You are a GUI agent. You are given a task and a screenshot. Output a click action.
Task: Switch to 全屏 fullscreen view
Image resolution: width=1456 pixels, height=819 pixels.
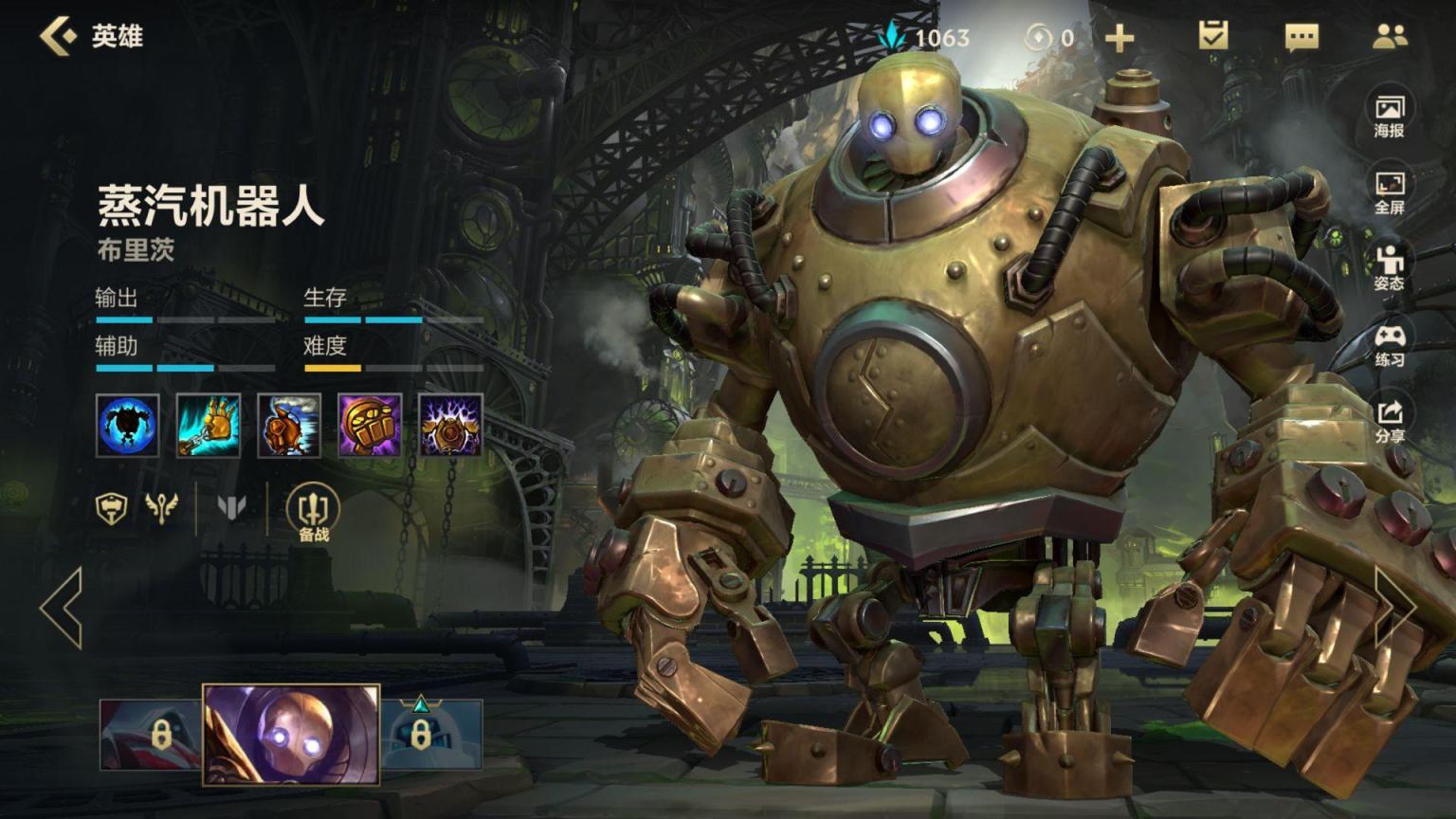[1389, 192]
